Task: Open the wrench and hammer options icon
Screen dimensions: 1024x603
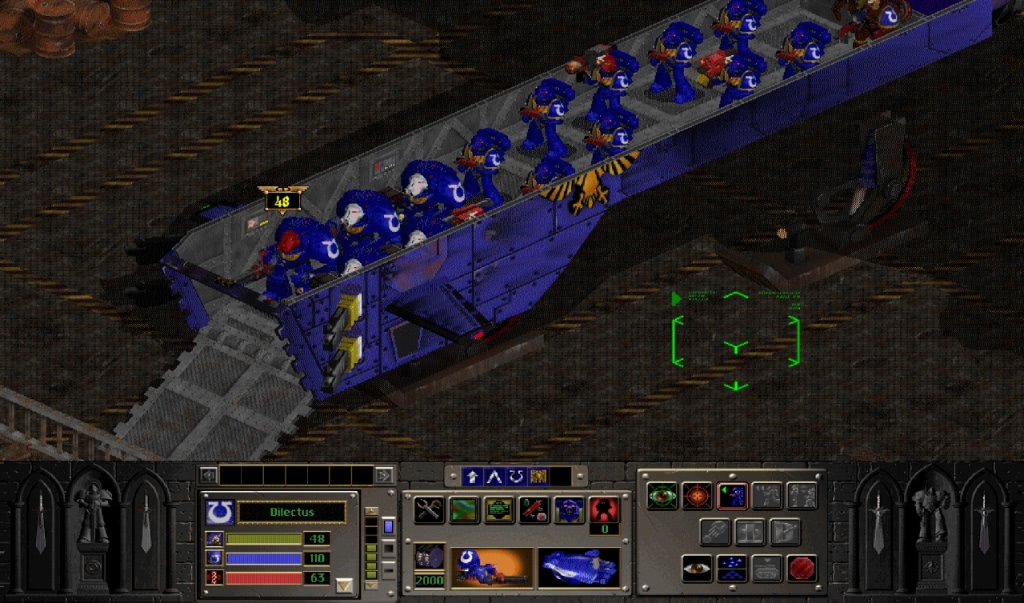Action: (x=429, y=510)
